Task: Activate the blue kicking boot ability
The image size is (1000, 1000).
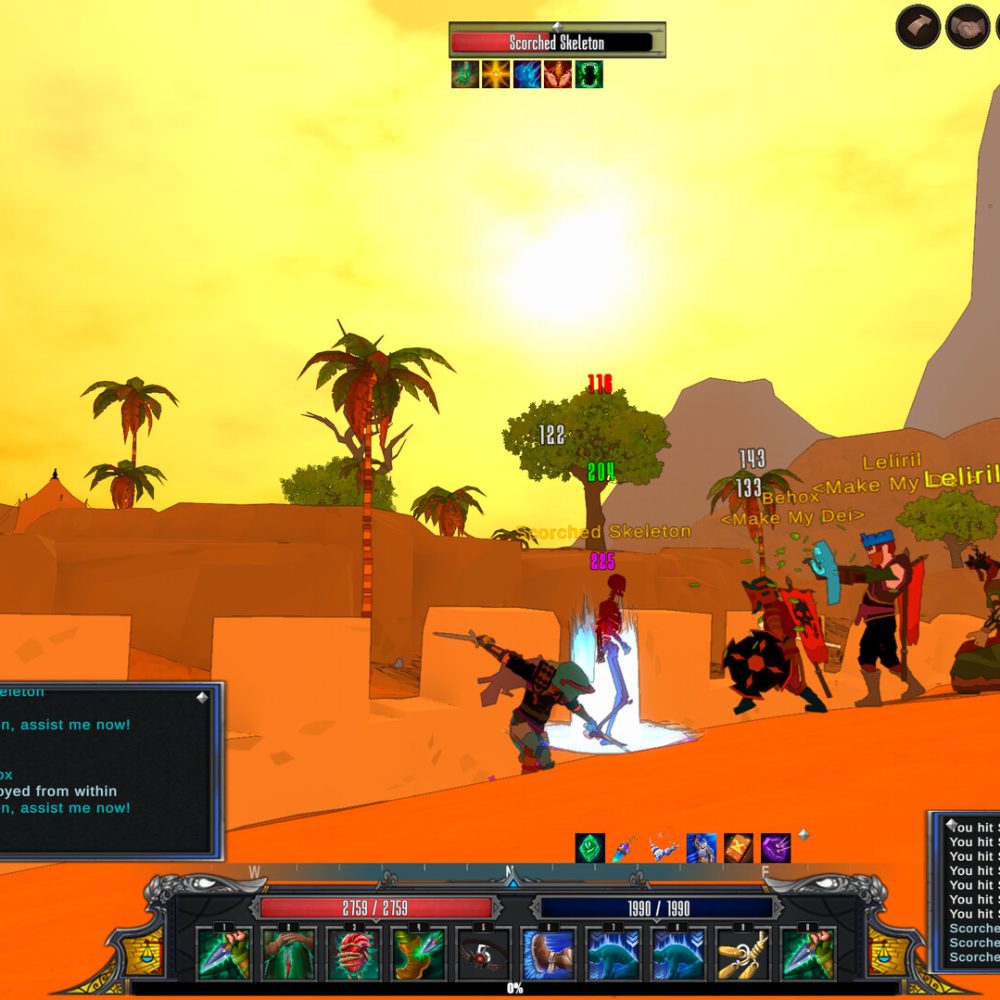Action: point(548,954)
